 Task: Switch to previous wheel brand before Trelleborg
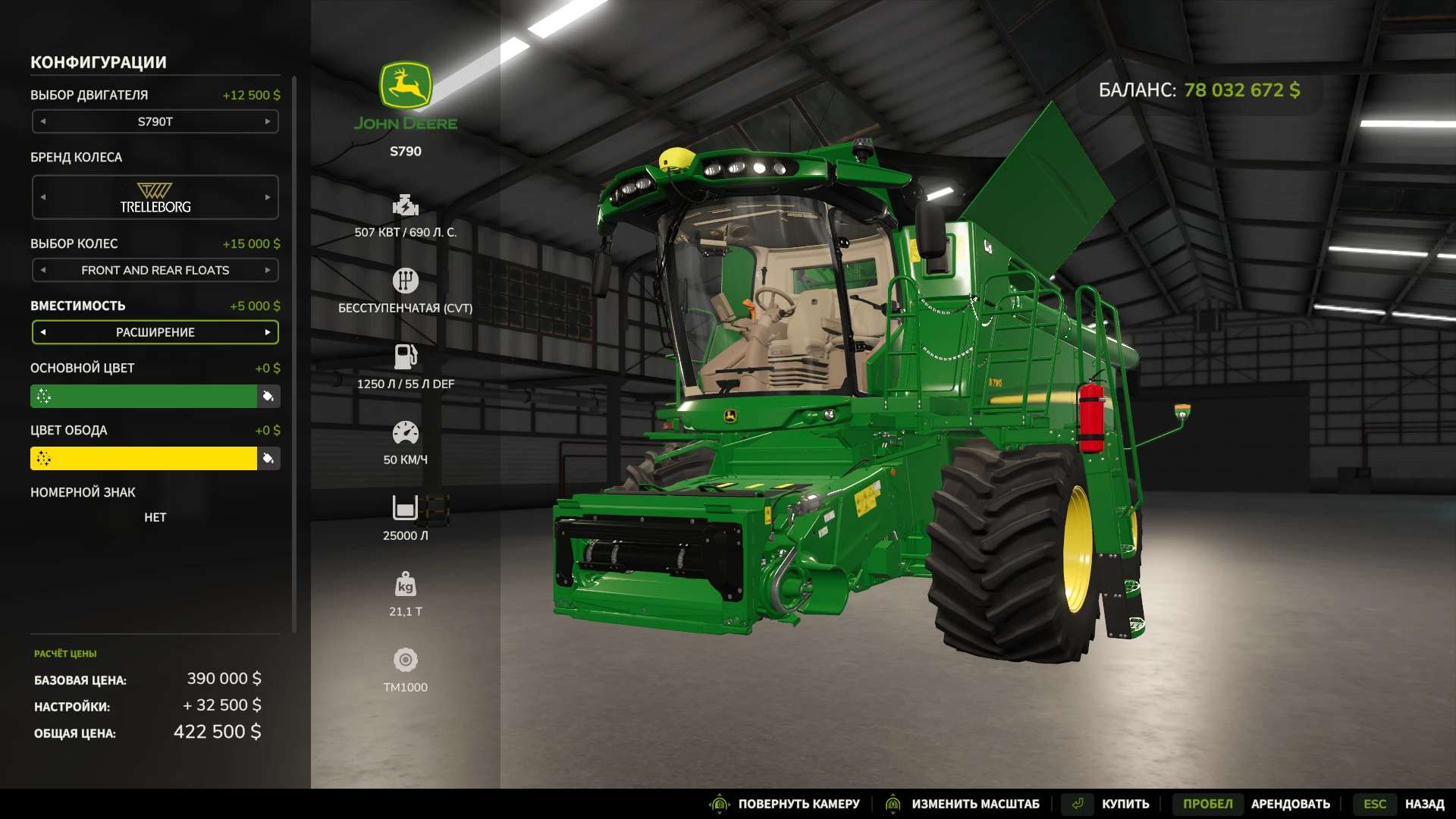pyautogui.click(x=43, y=197)
